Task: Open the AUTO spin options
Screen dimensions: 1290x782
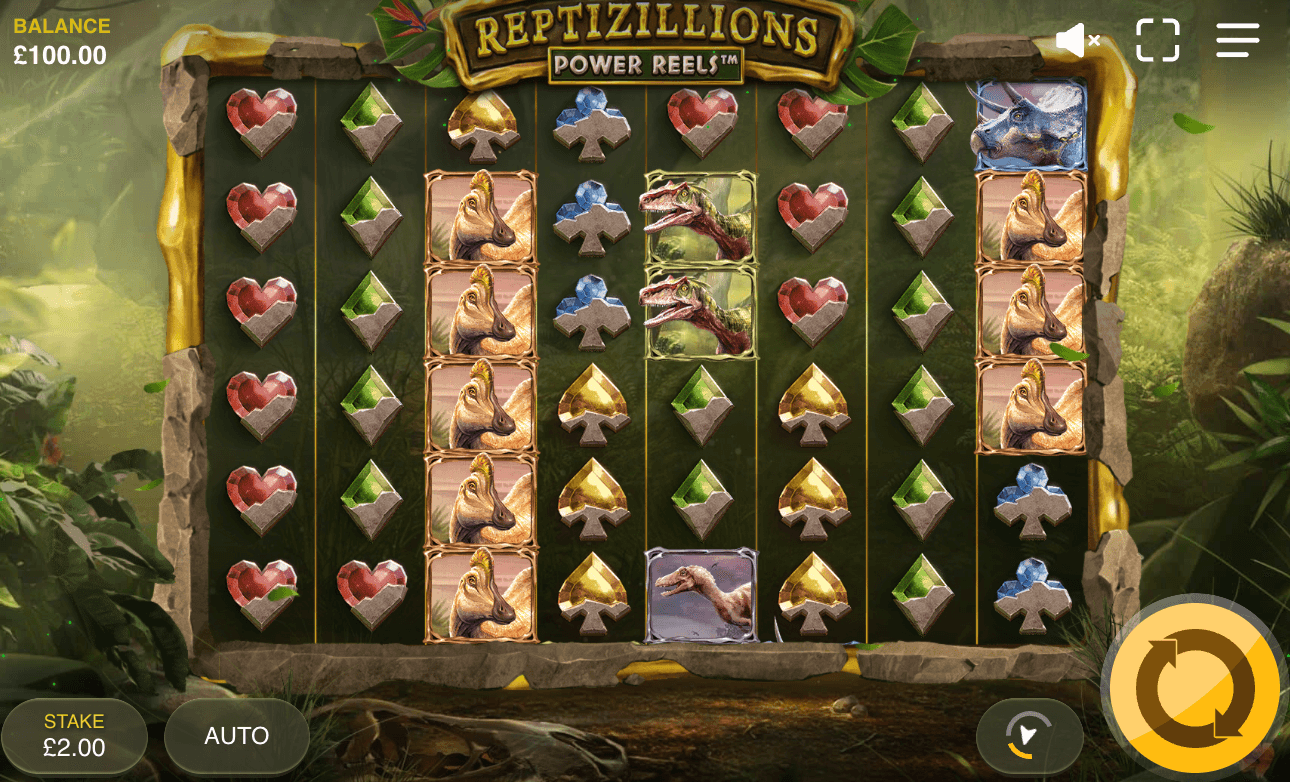Action: pos(237,736)
